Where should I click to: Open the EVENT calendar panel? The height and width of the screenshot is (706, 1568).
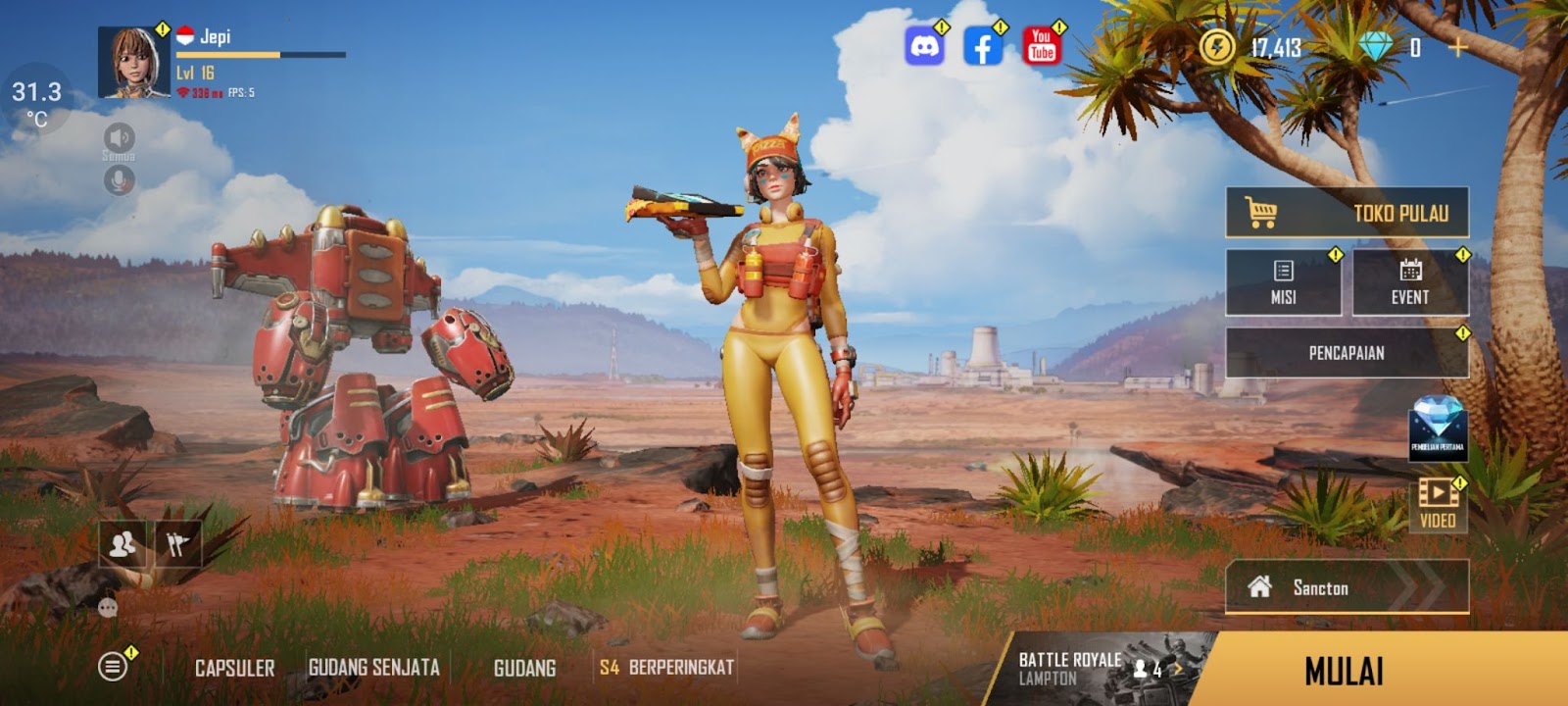click(1409, 281)
